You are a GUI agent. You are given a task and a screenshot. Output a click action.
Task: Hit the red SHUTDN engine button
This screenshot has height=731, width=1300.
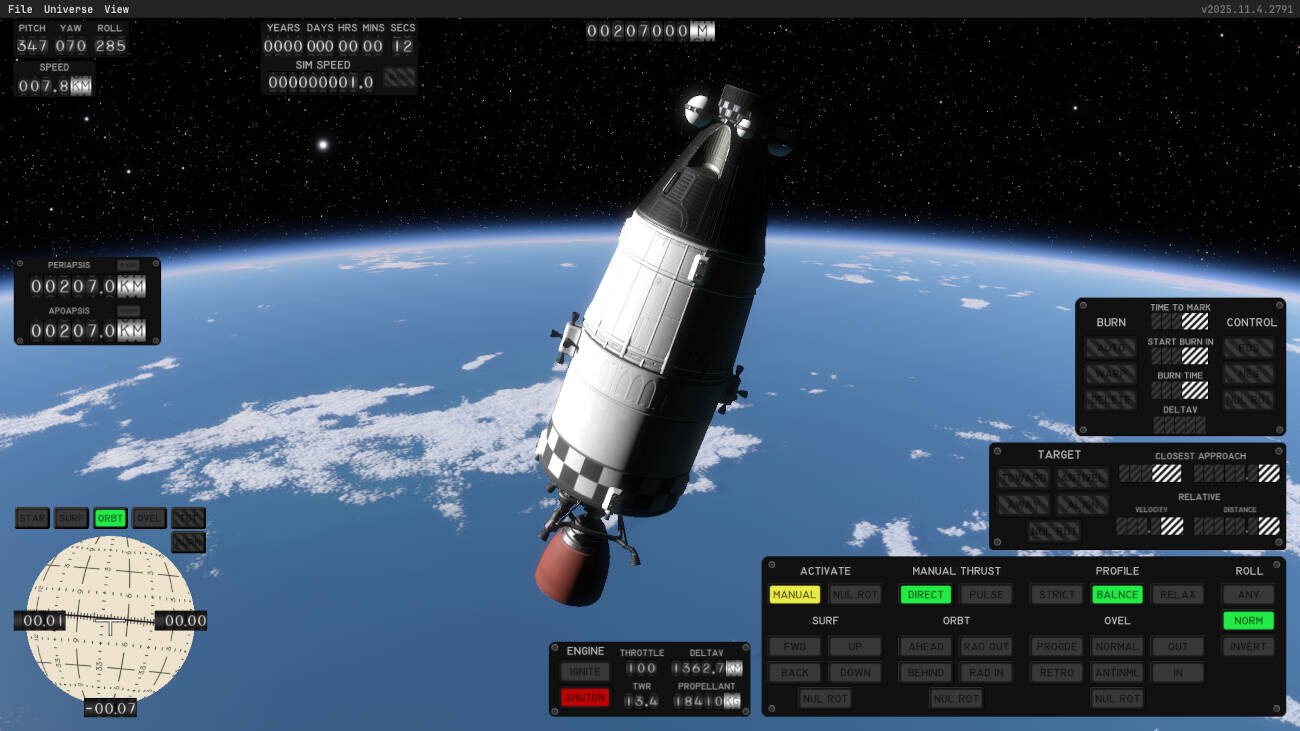pos(585,698)
